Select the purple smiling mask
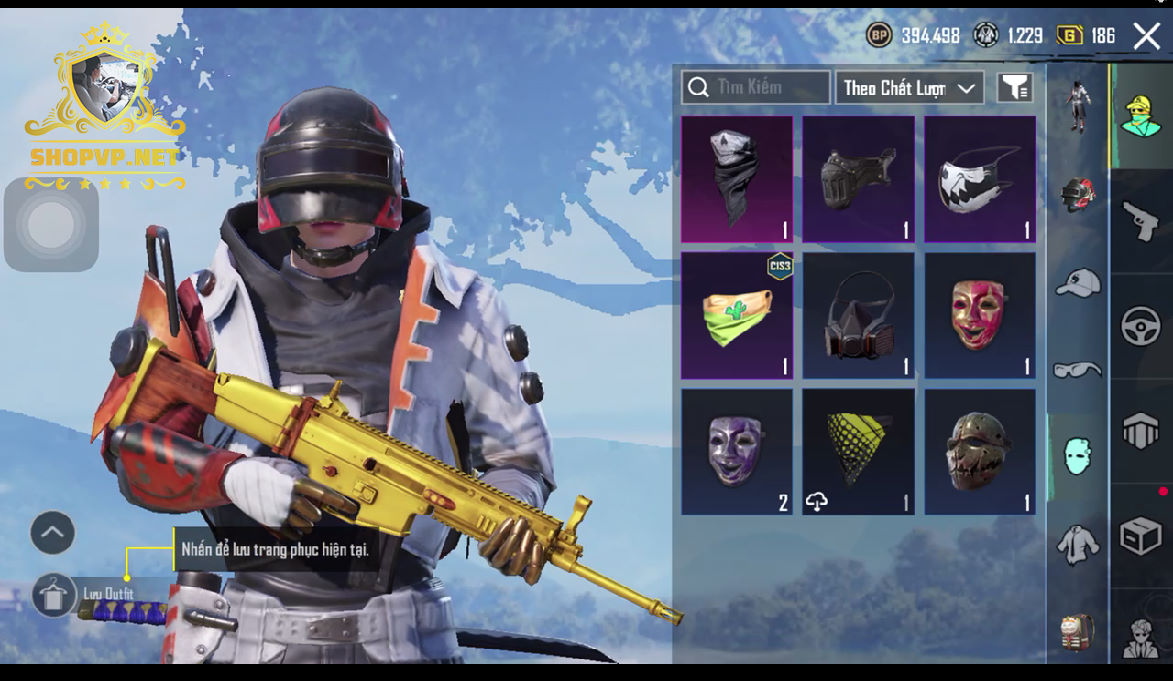1173x681 pixels. tap(737, 451)
